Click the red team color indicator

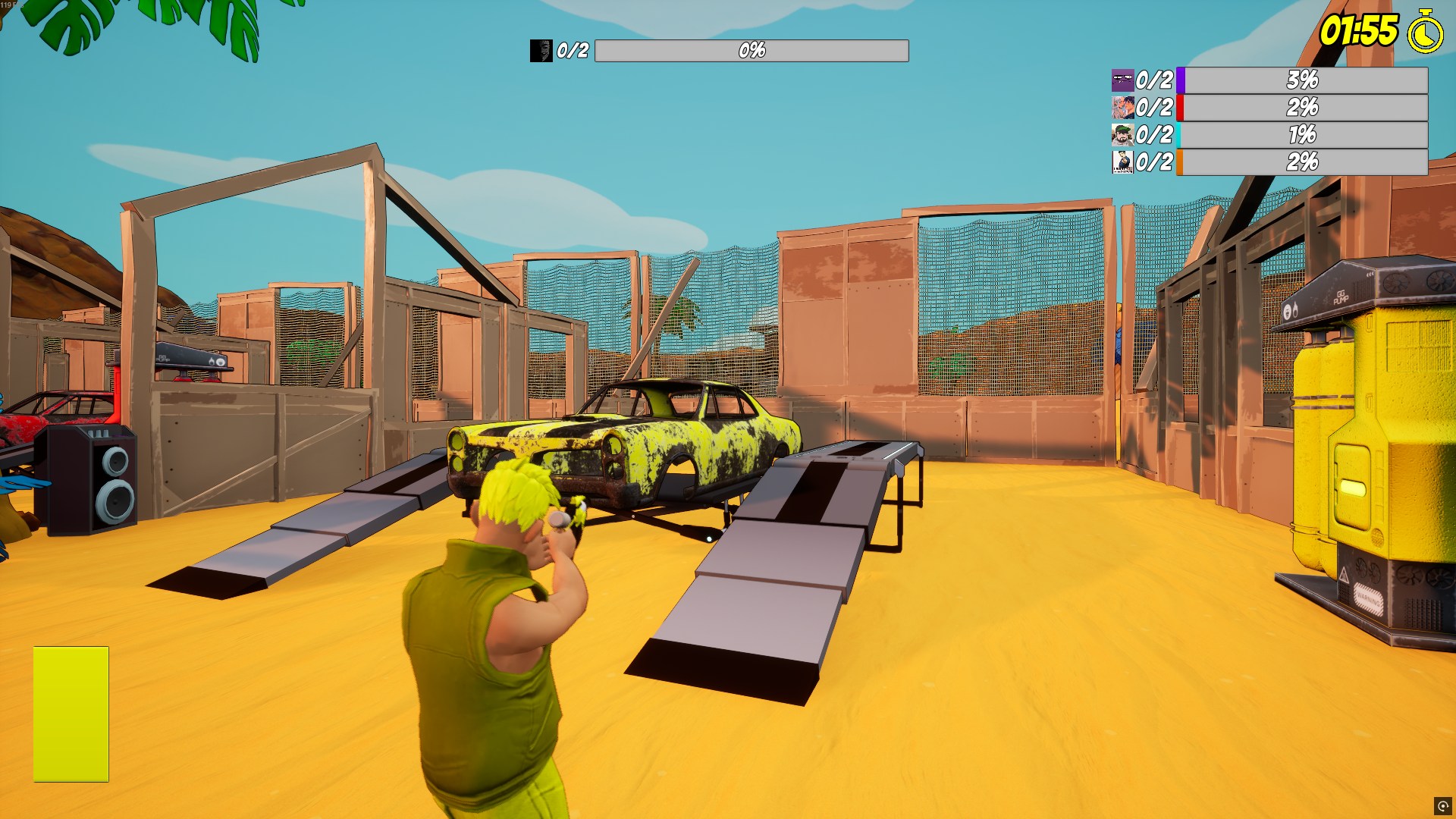point(1180,107)
